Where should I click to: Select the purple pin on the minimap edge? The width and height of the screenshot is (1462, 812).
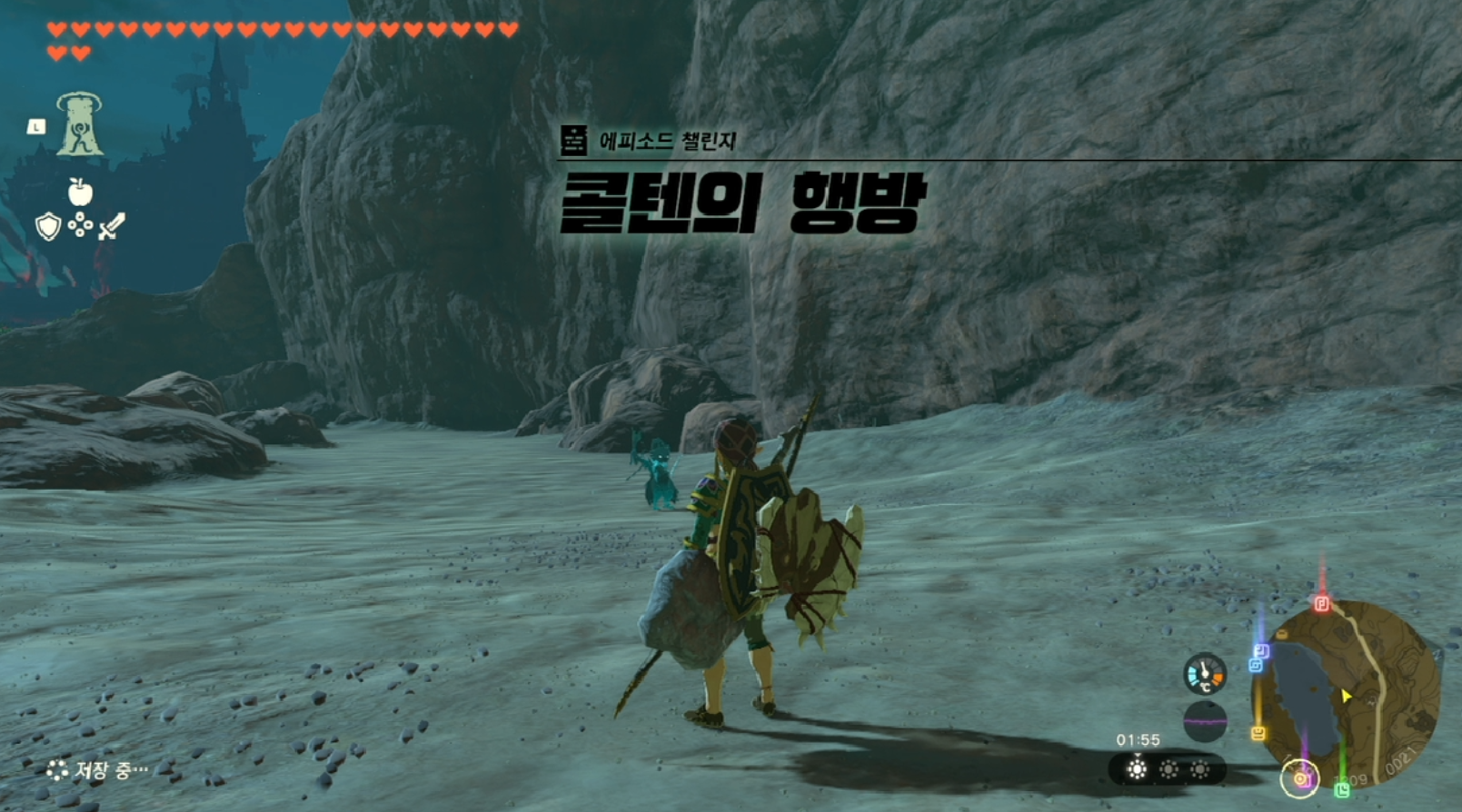coord(1261,651)
